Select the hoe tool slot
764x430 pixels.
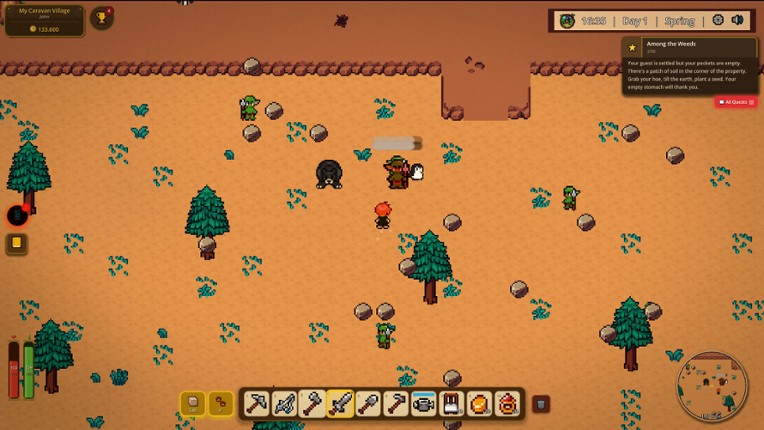tap(396, 404)
